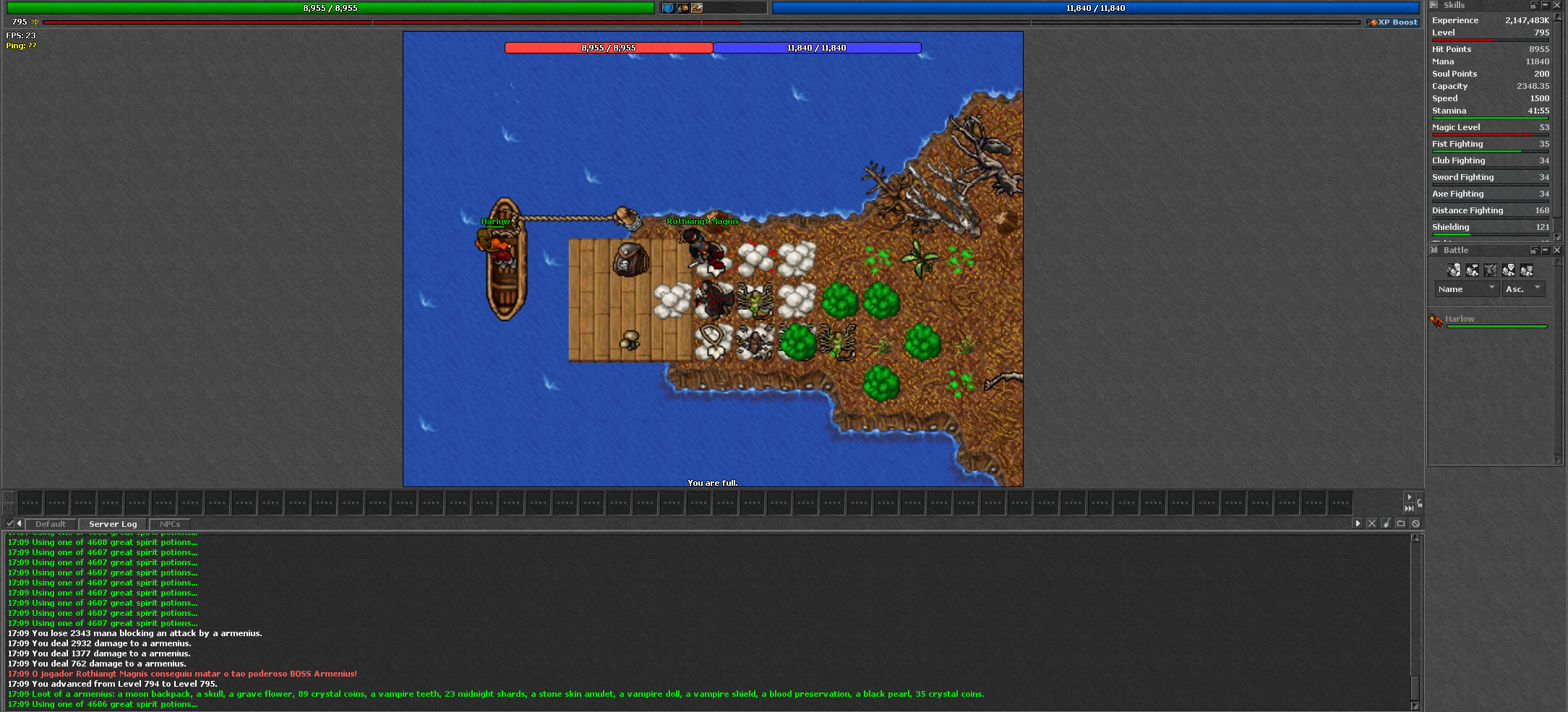Open the chat ignore list icon
The width and height of the screenshot is (1568, 712).
(1415, 523)
